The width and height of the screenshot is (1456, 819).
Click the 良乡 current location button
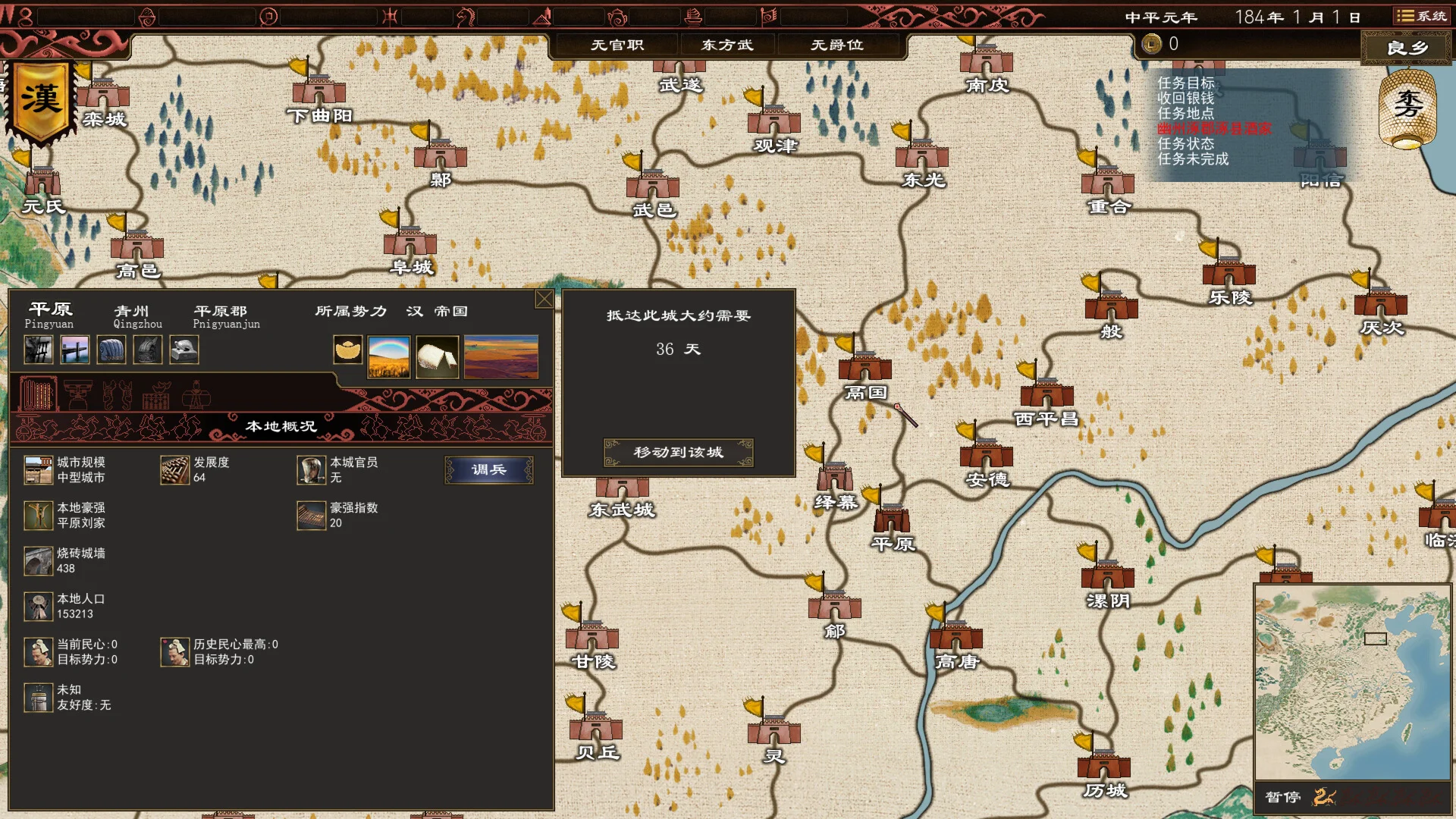(1407, 49)
